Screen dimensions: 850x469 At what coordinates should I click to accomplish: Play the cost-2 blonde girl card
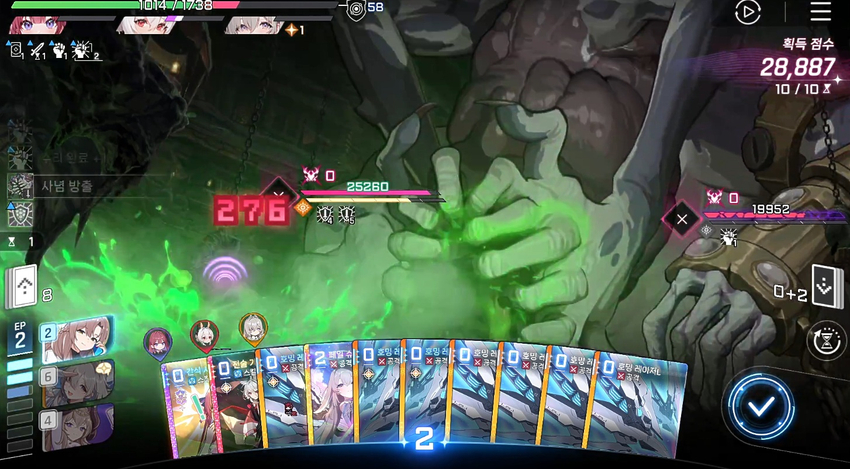click(x=329, y=400)
